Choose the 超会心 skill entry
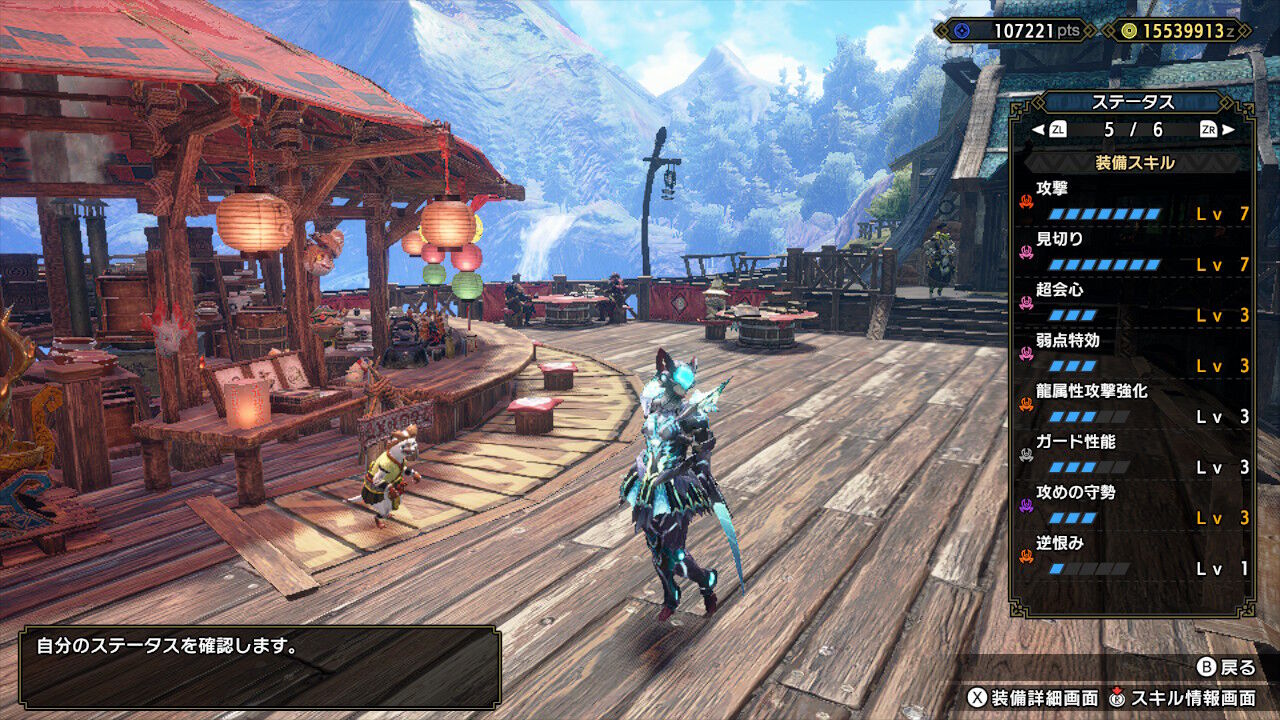Viewport: 1280px width, 720px height. [1133, 302]
